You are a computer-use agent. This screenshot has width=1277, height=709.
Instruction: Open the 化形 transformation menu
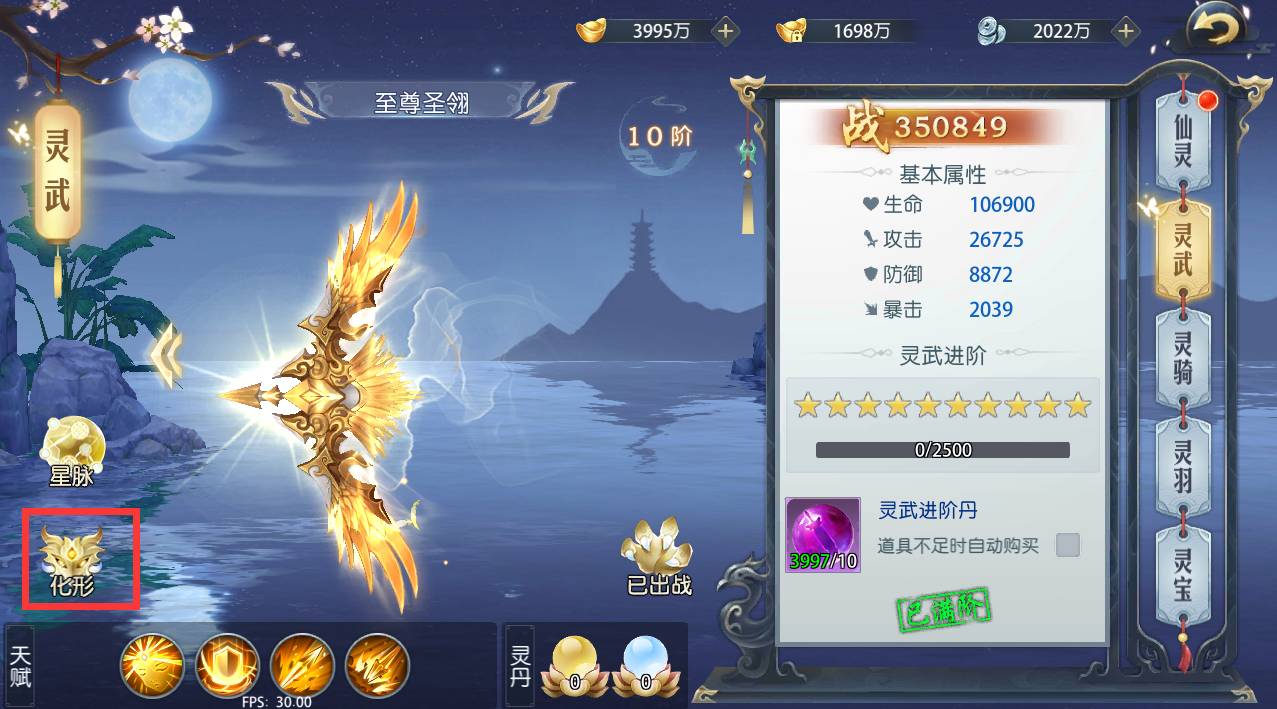pyautogui.click(x=74, y=559)
